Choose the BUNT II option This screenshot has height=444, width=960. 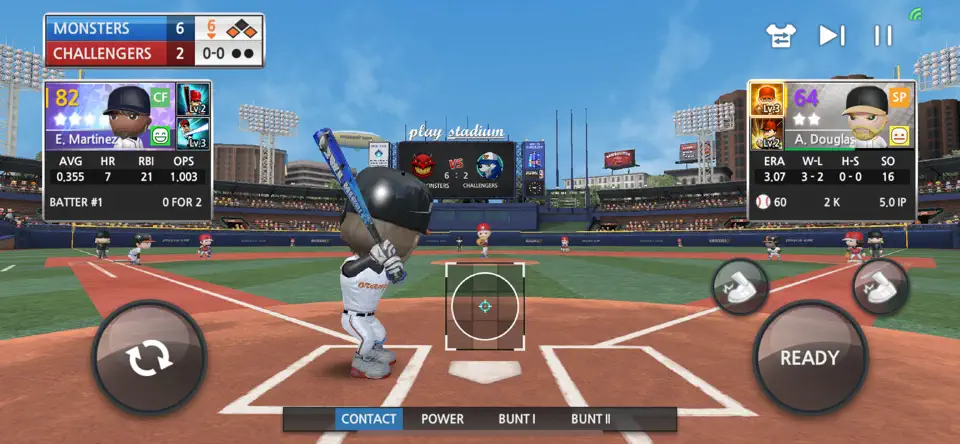click(591, 419)
